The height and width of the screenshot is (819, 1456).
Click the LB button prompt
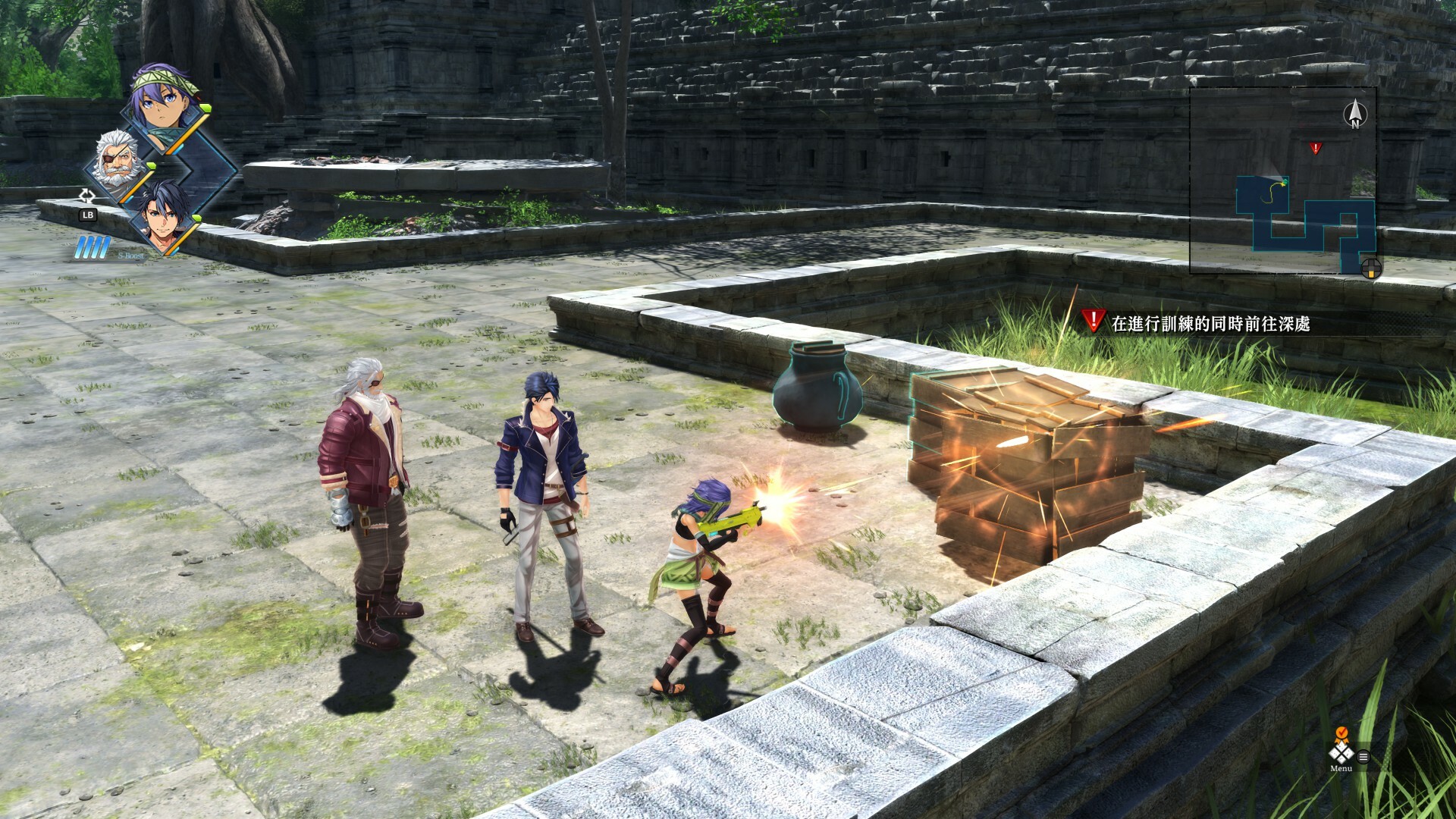click(88, 215)
